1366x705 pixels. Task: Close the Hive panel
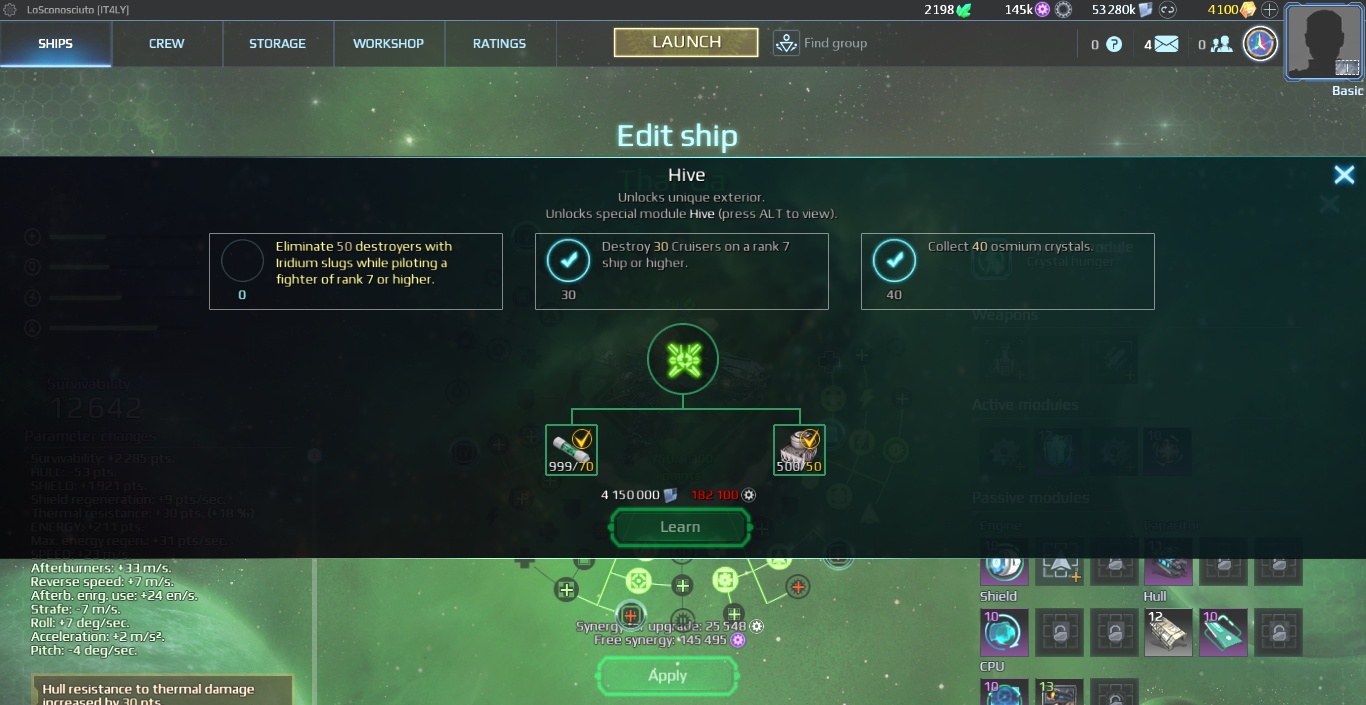coord(1344,175)
